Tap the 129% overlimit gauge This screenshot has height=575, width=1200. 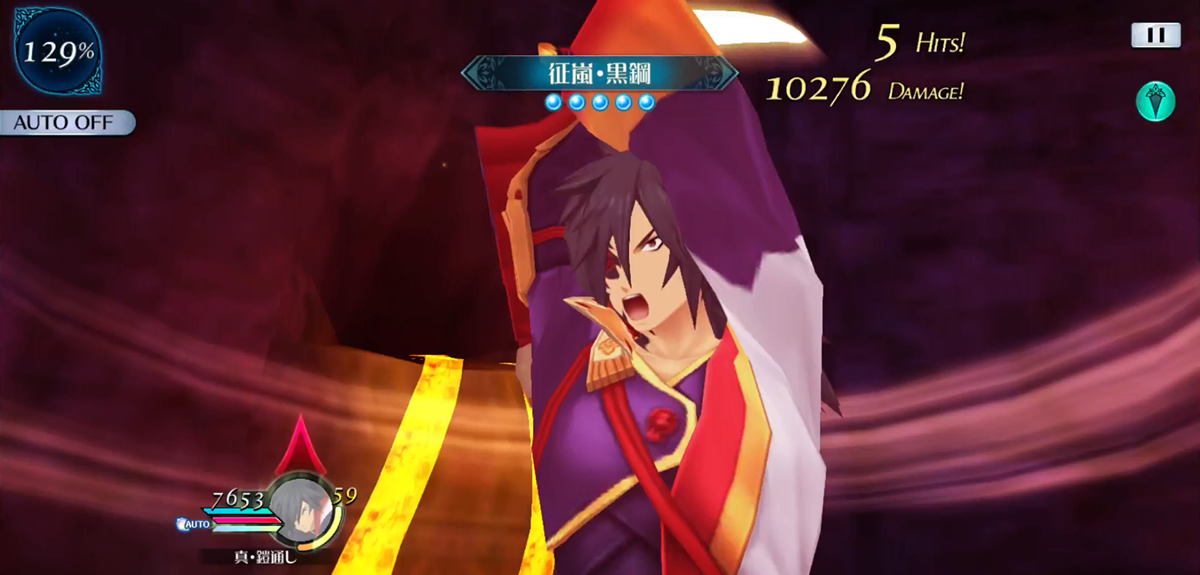click(x=57, y=52)
